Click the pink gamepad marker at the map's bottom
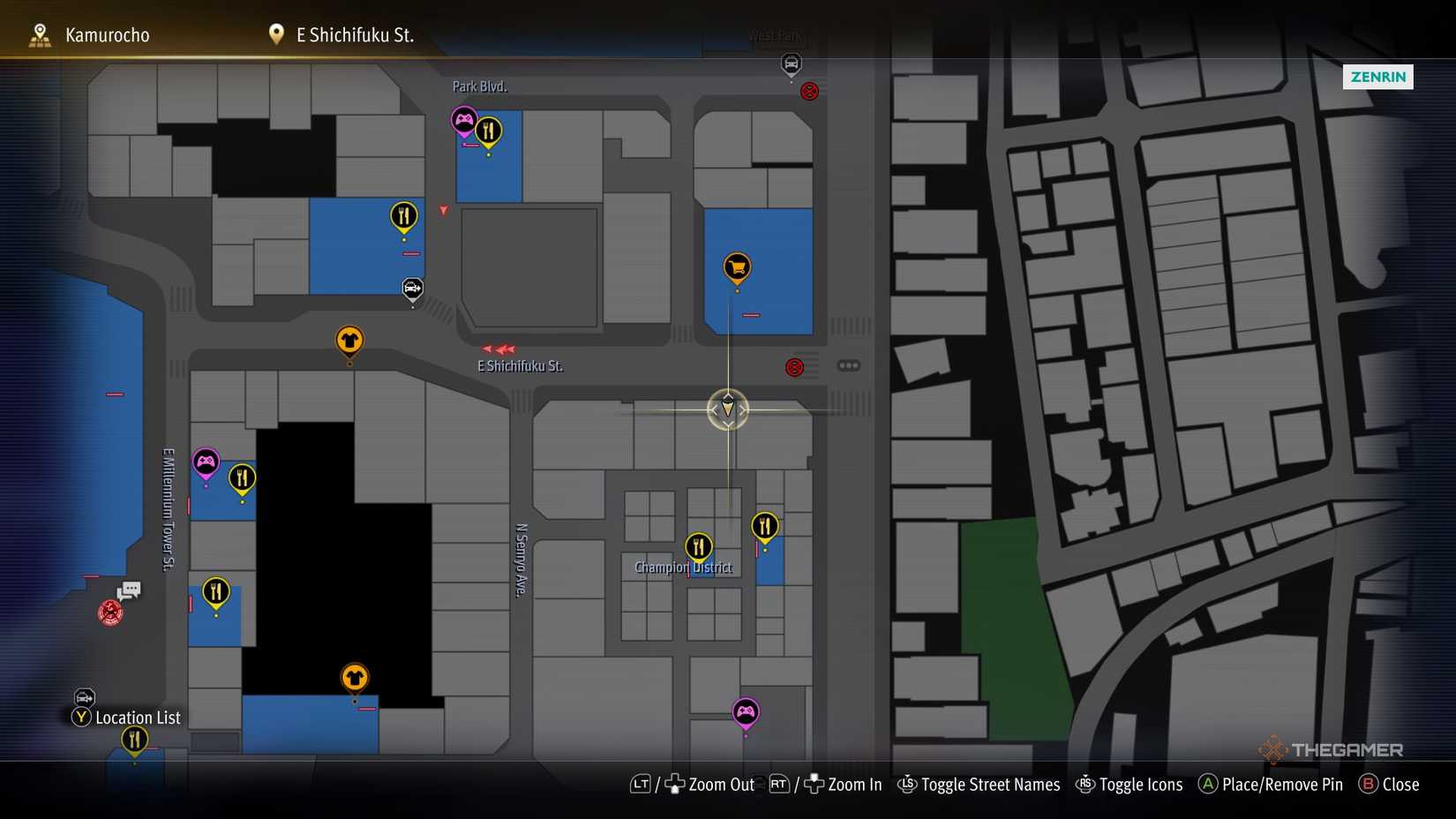Image resolution: width=1456 pixels, height=819 pixels. [747, 712]
